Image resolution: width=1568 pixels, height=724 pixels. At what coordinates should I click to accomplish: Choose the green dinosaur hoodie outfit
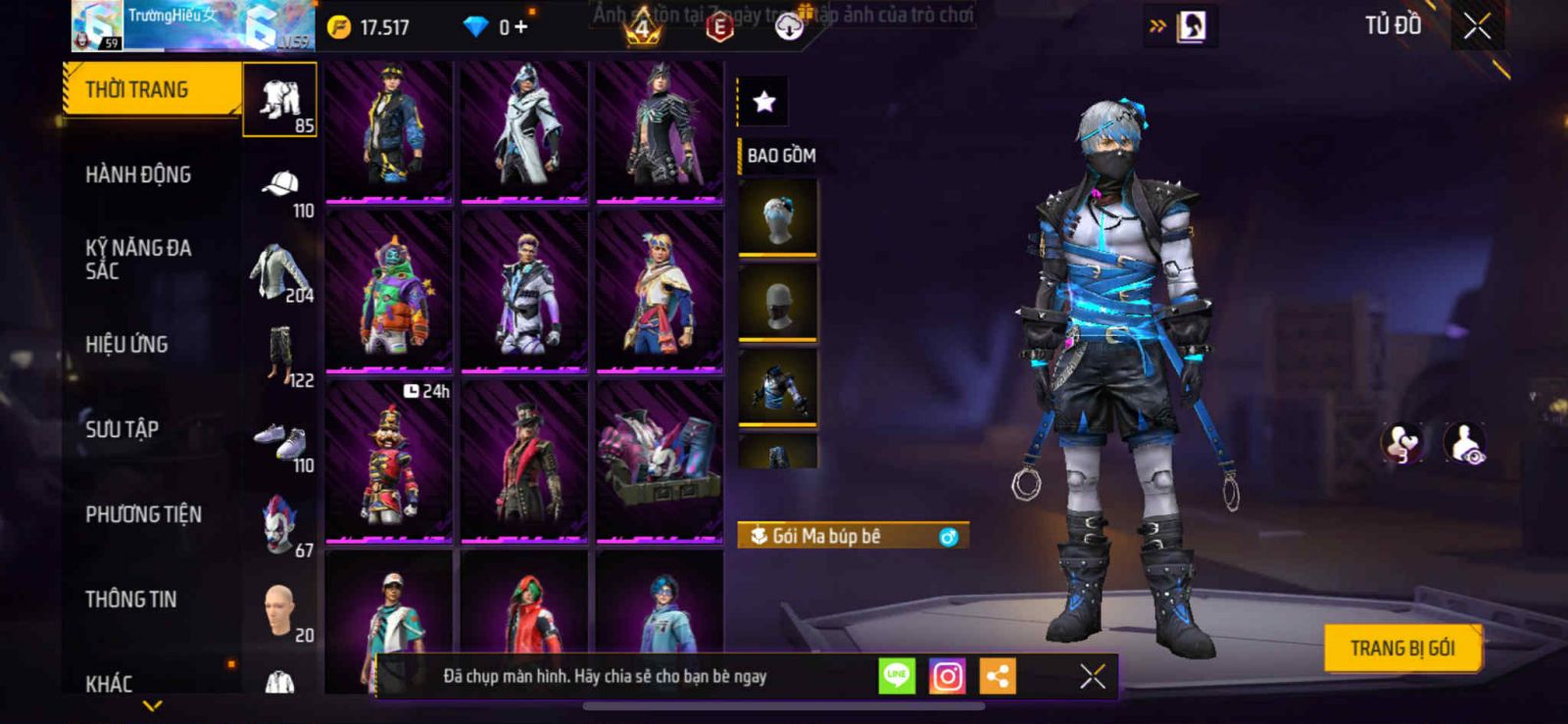[x=389, y=292]
